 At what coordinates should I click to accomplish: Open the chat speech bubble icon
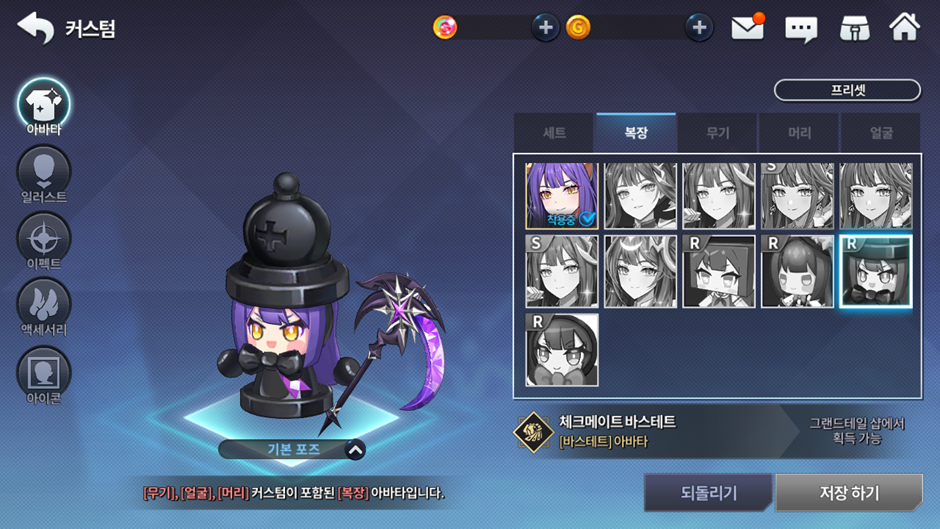(801, 28)
